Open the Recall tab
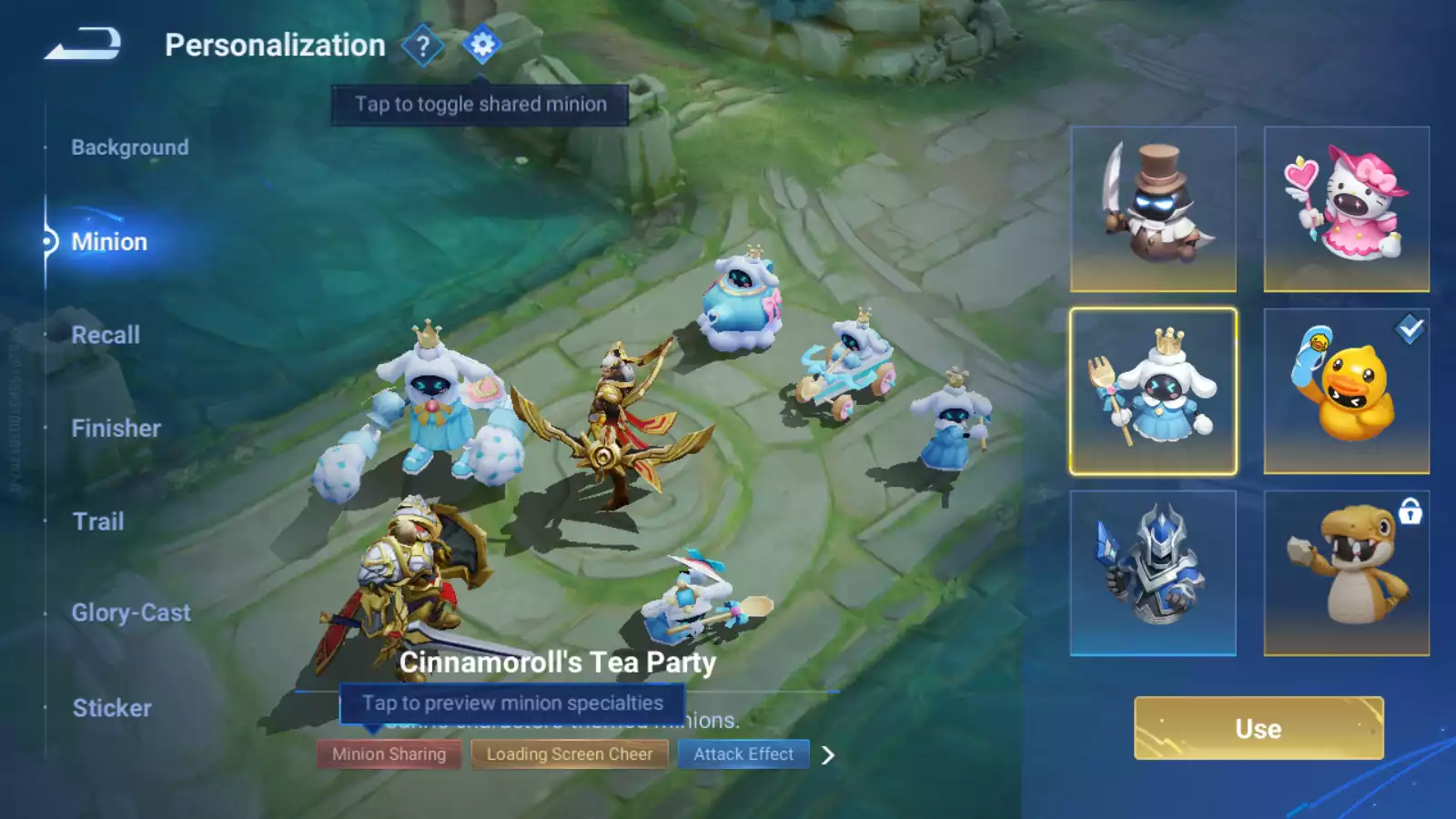The width and height of the screenshot is (1456, 819). pos(106,335)
